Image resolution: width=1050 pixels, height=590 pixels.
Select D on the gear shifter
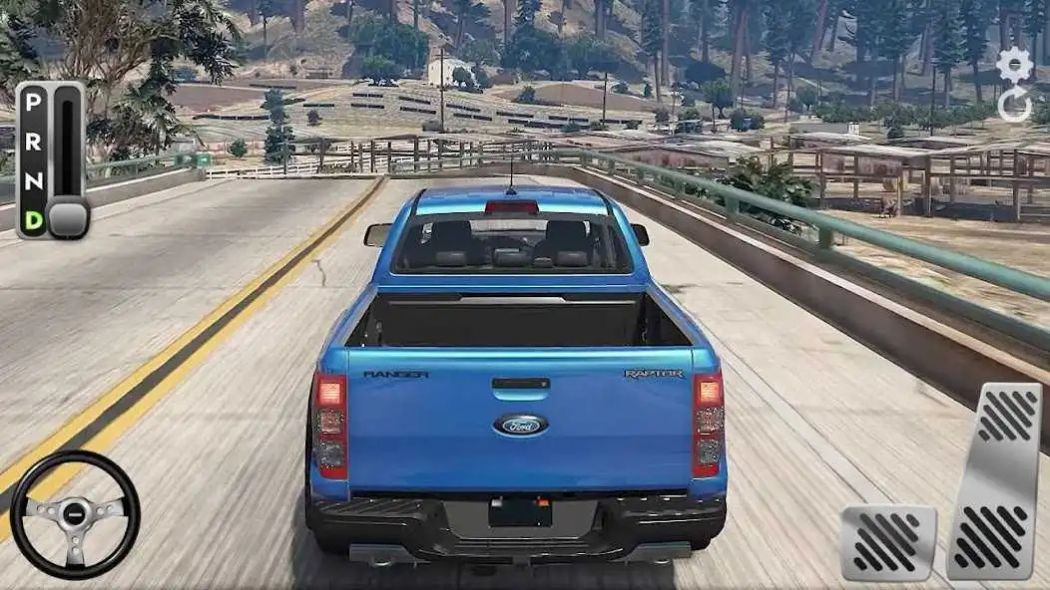tap(34, 219)
